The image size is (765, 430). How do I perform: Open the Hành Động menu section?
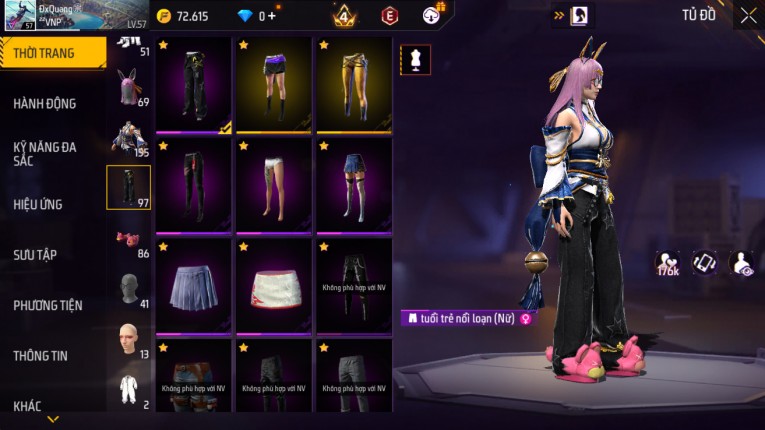[x=45, y=103]
